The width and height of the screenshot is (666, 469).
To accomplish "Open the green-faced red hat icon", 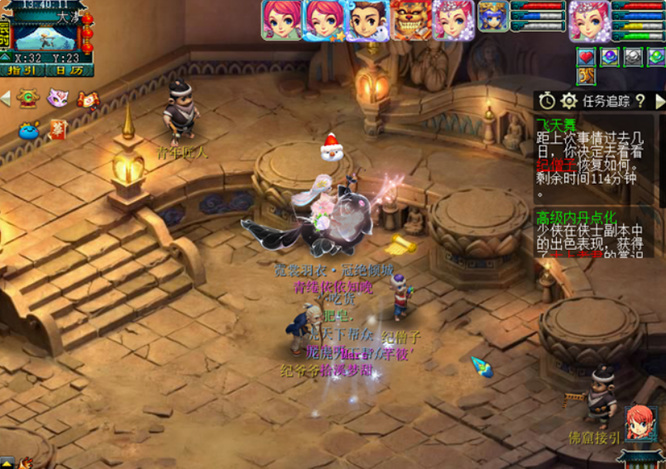I will [27, 98].
